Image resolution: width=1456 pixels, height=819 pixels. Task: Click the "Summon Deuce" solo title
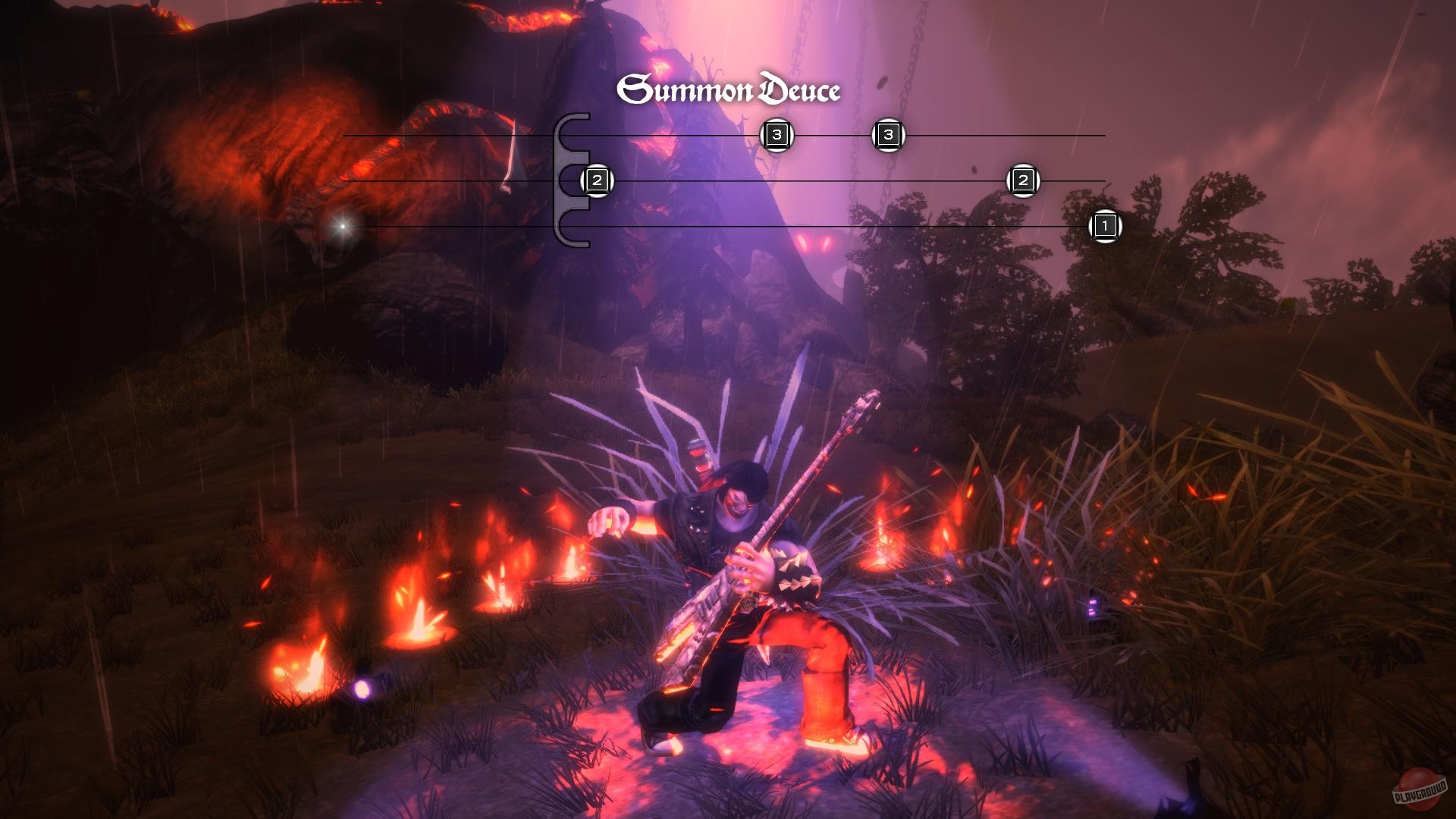730,87
